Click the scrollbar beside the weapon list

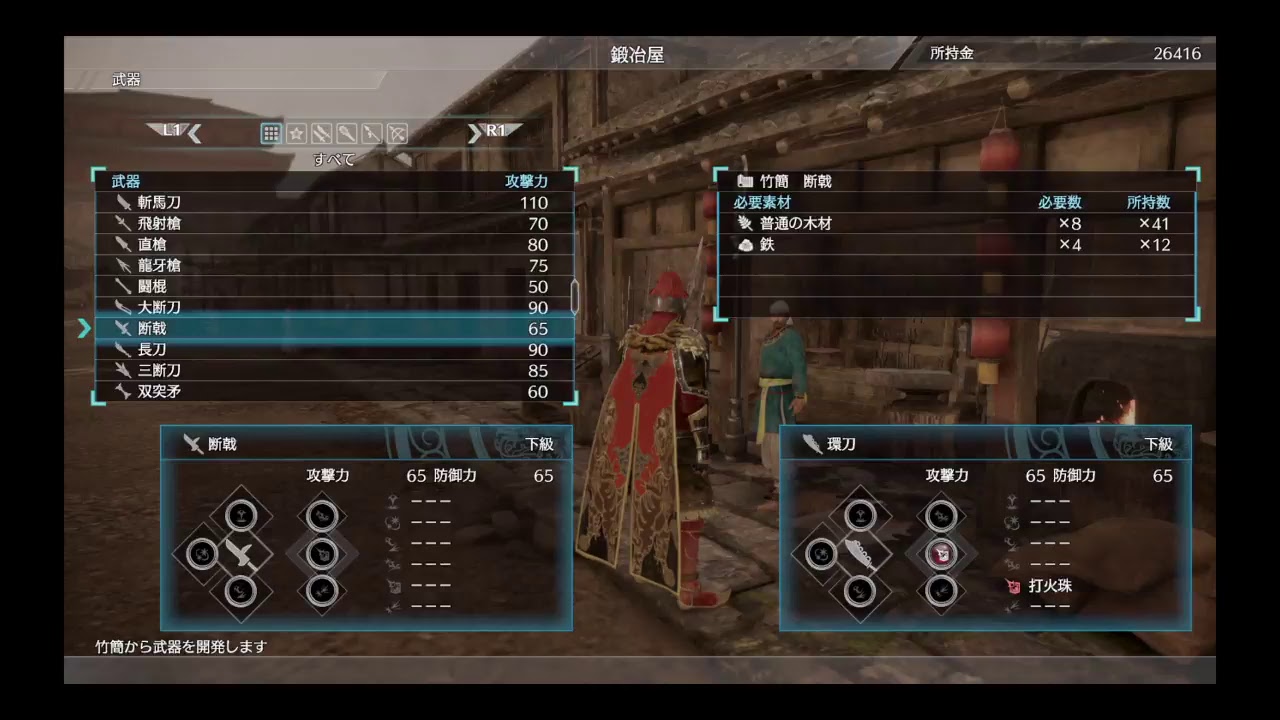(573, 295)
